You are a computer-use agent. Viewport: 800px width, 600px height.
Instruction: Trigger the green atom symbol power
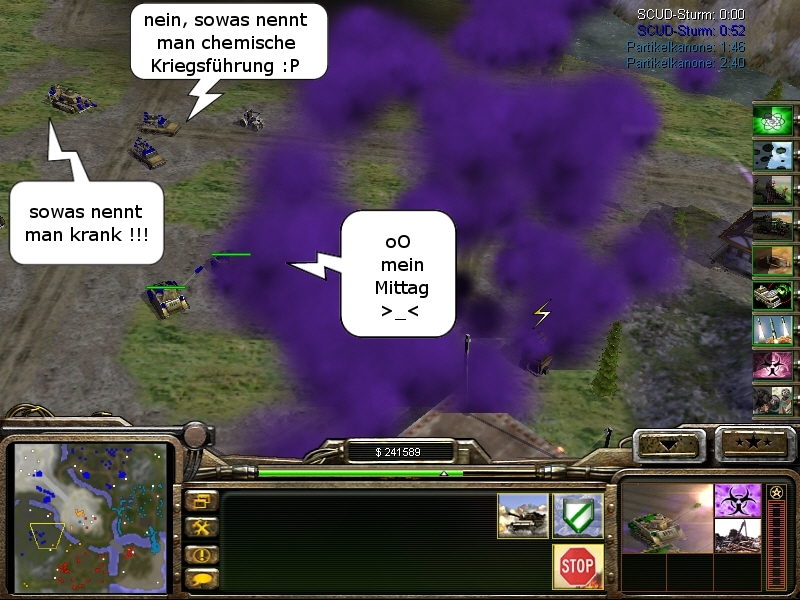[773, 120]
